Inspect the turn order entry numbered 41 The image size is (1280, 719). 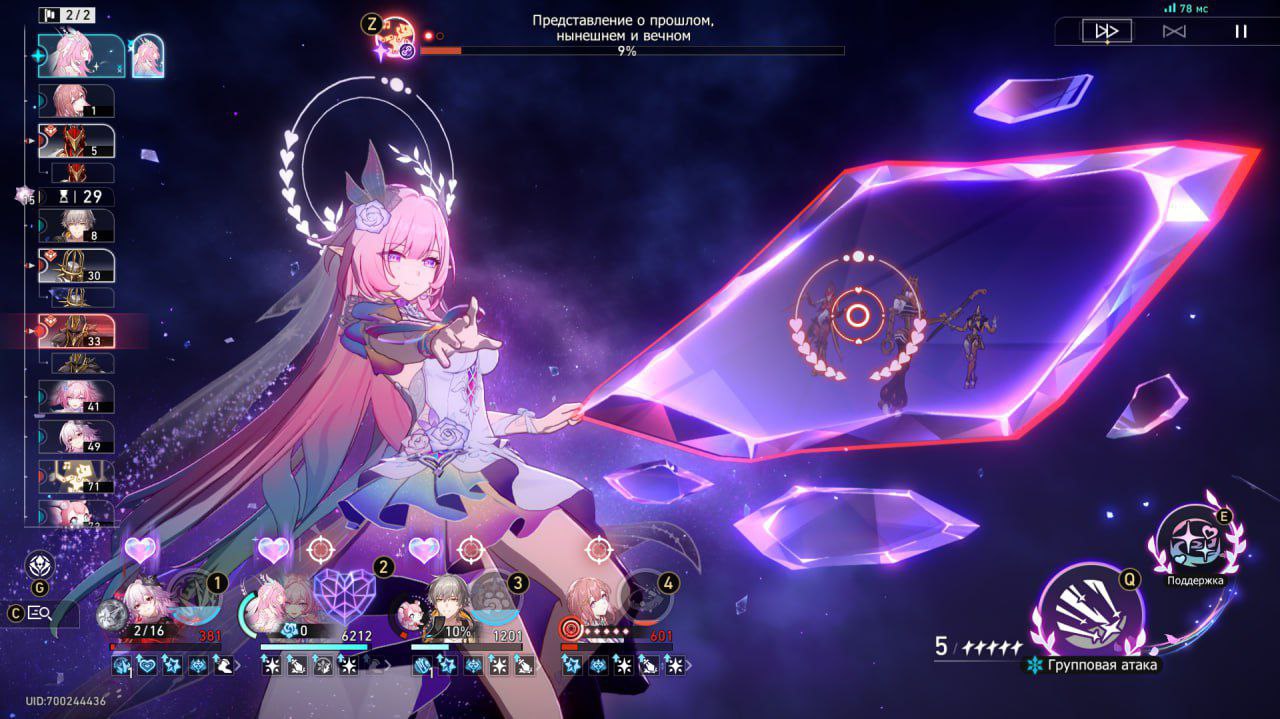click(76, 396)
